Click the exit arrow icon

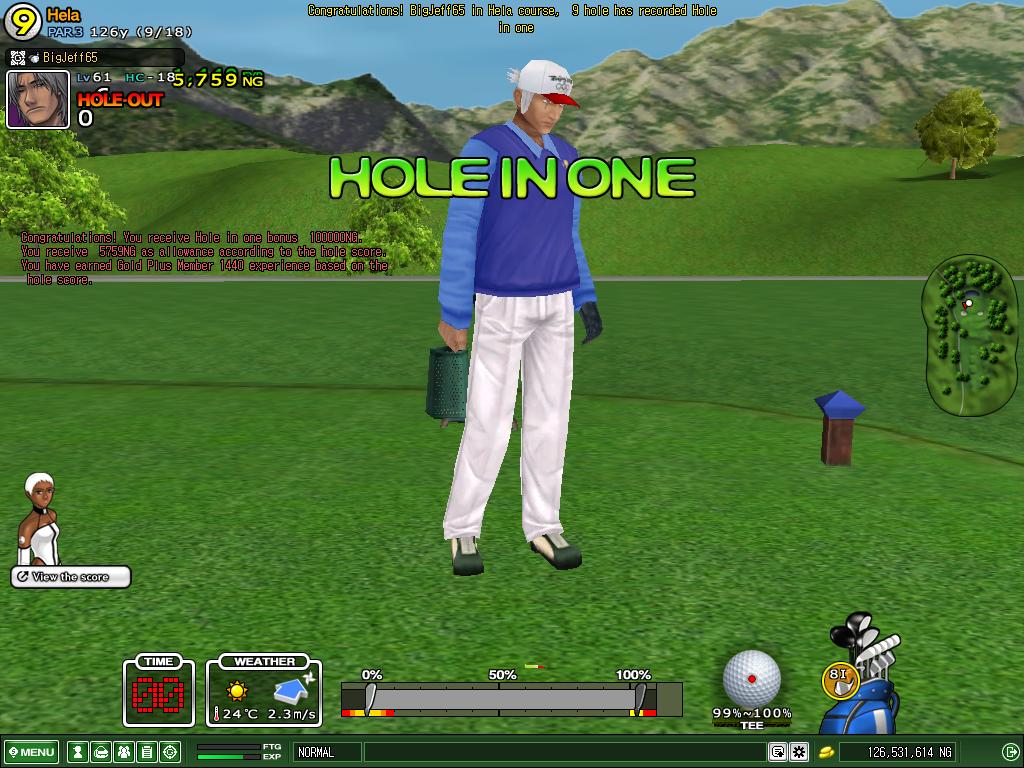click(1010, 752)
